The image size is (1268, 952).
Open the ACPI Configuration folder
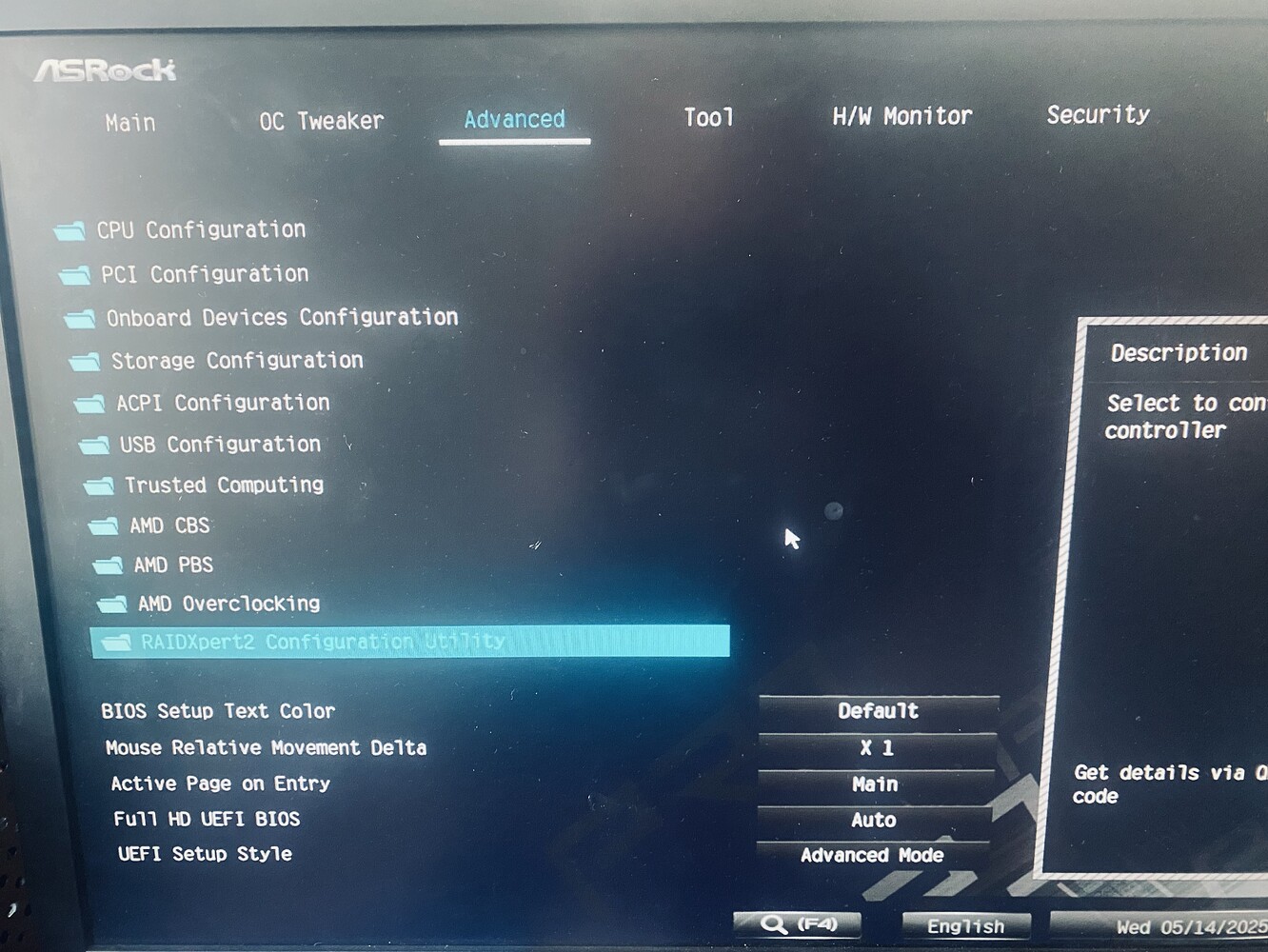point(221,403)
